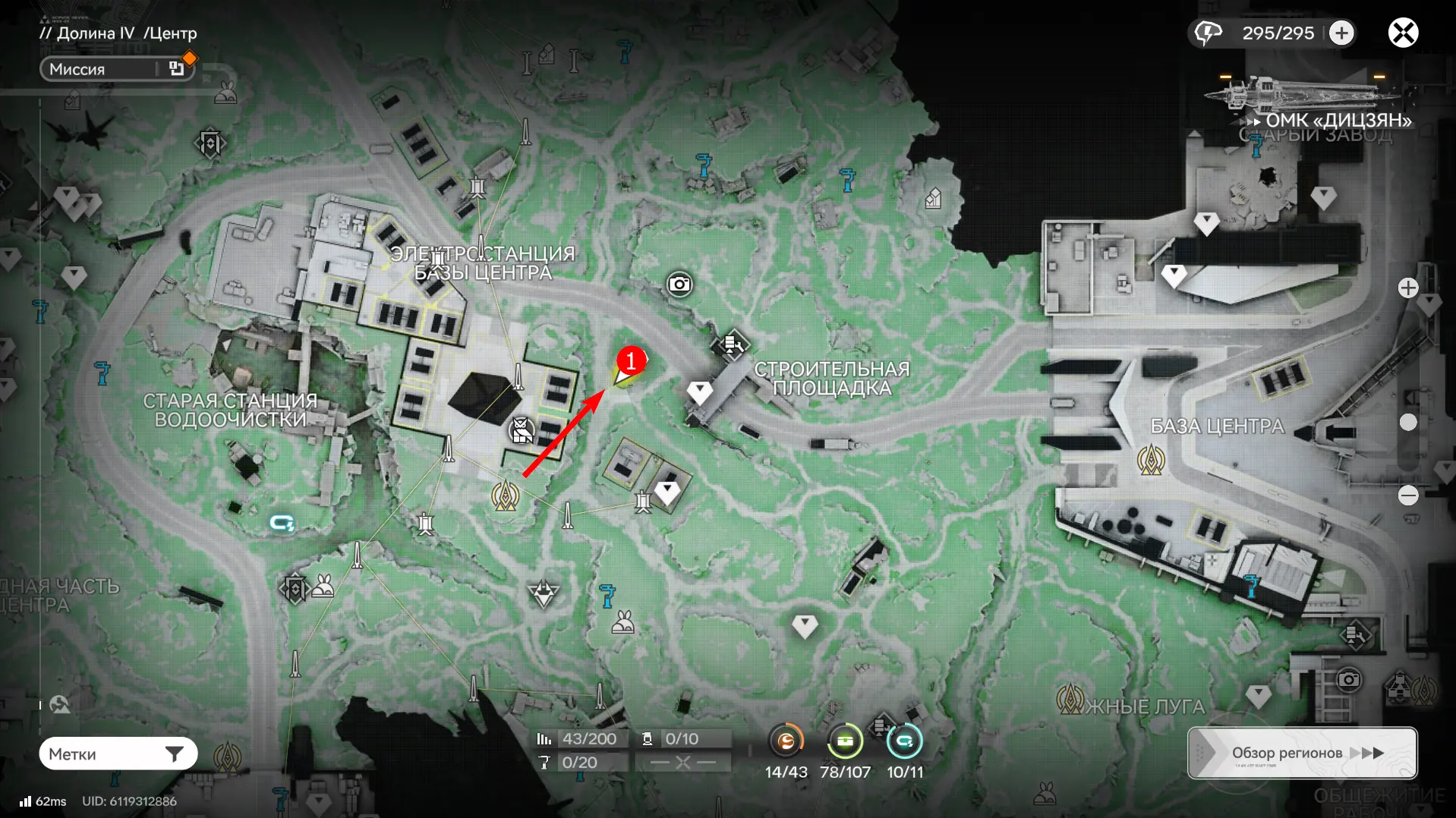Select the red marker numbered 1
Image resolution: width=1456 pixels, height=818 pixels.
(x=630, y=361)
